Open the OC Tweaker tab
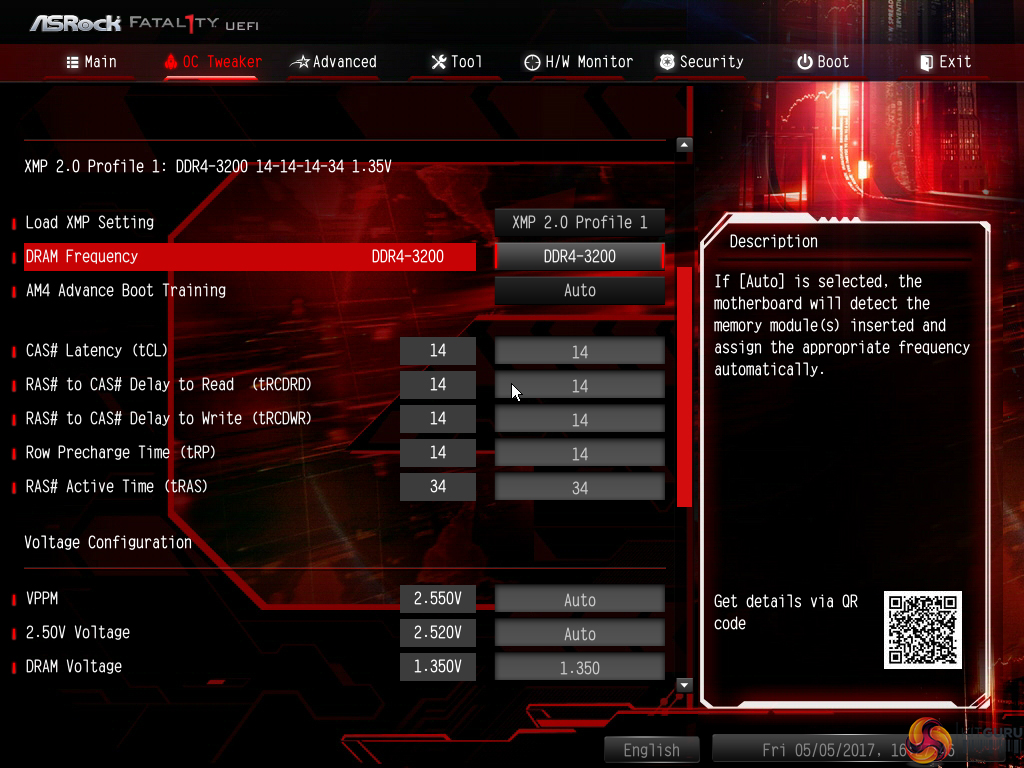1024x768 pixels. click(x=212, y=62)
